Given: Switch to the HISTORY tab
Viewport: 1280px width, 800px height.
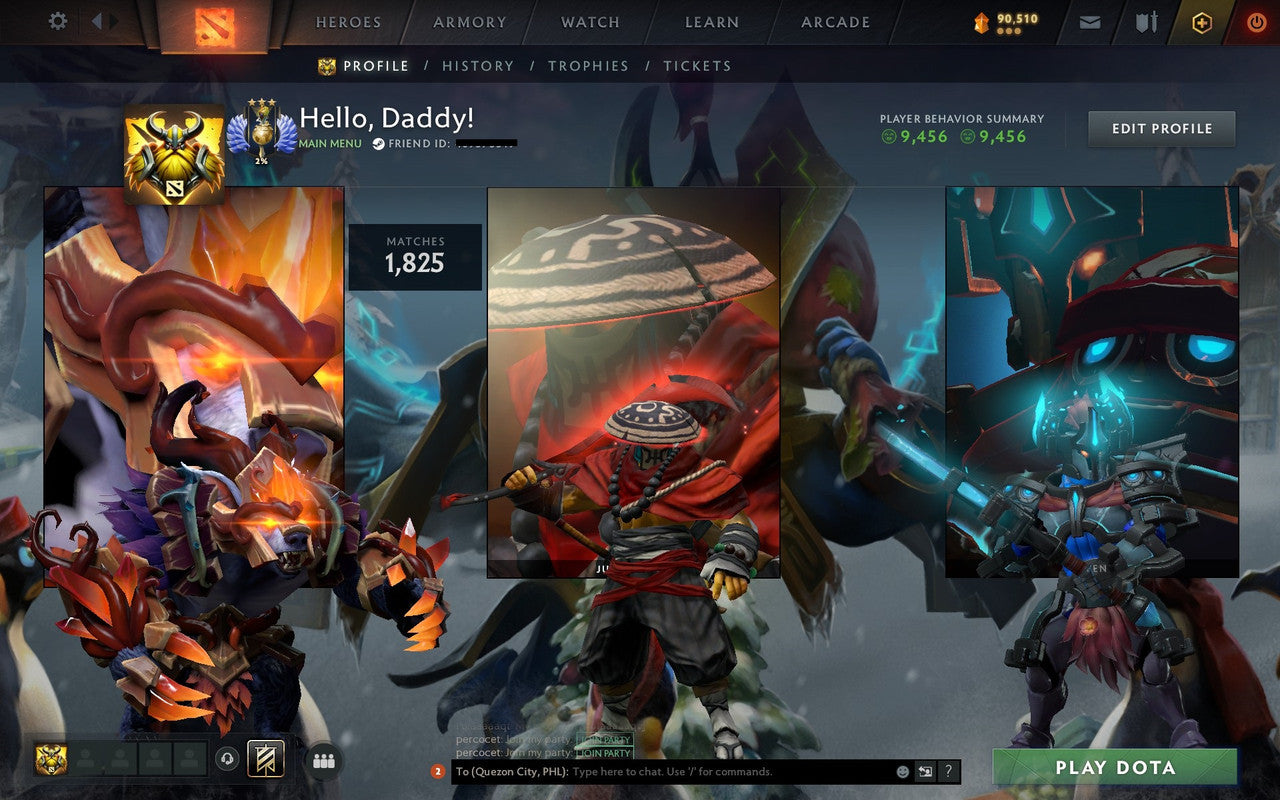Looking at the screenshot, I should coord(478,66).
